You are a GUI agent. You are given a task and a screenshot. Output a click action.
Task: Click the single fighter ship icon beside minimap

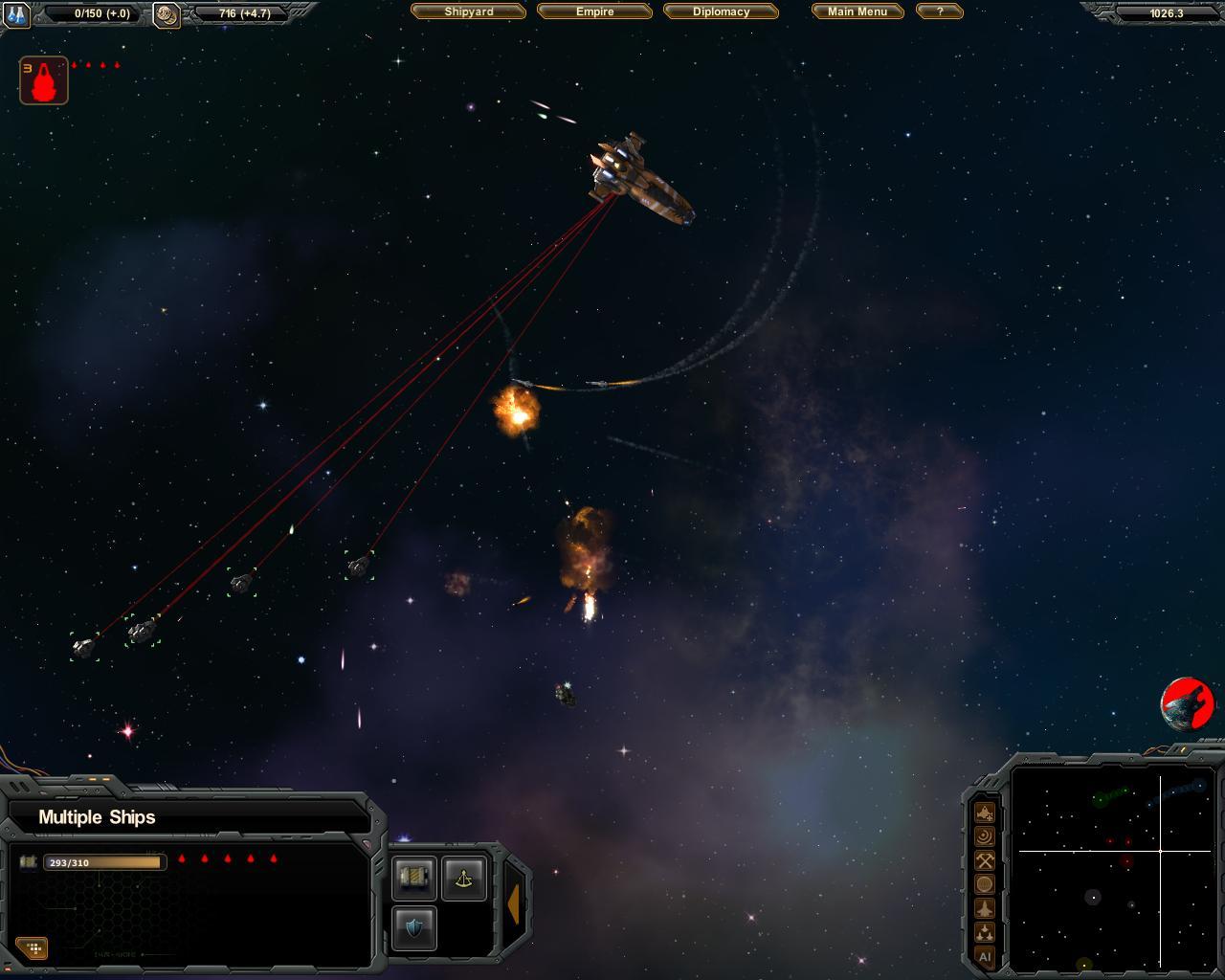point(984,908)
